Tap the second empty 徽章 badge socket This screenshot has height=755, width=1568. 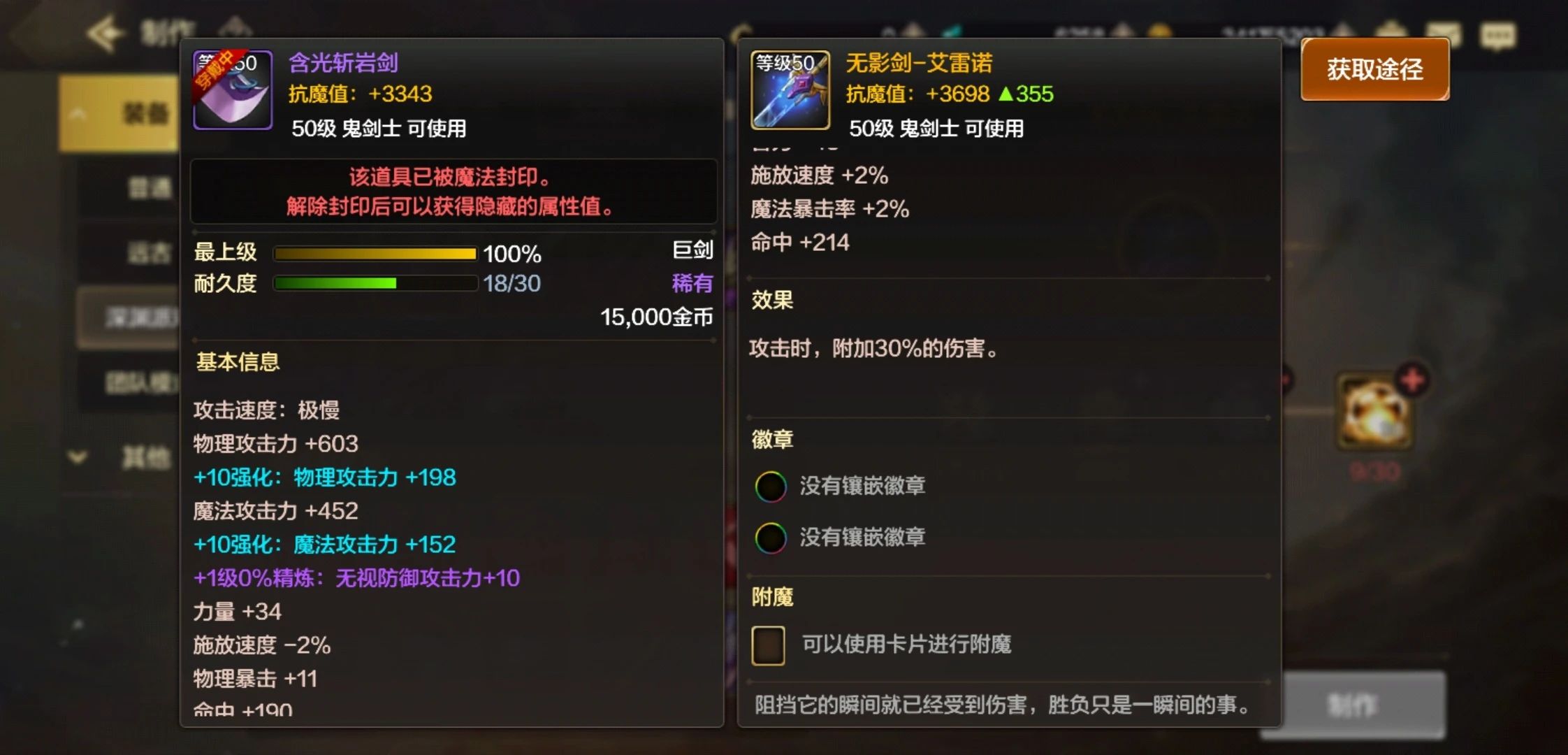771,537
